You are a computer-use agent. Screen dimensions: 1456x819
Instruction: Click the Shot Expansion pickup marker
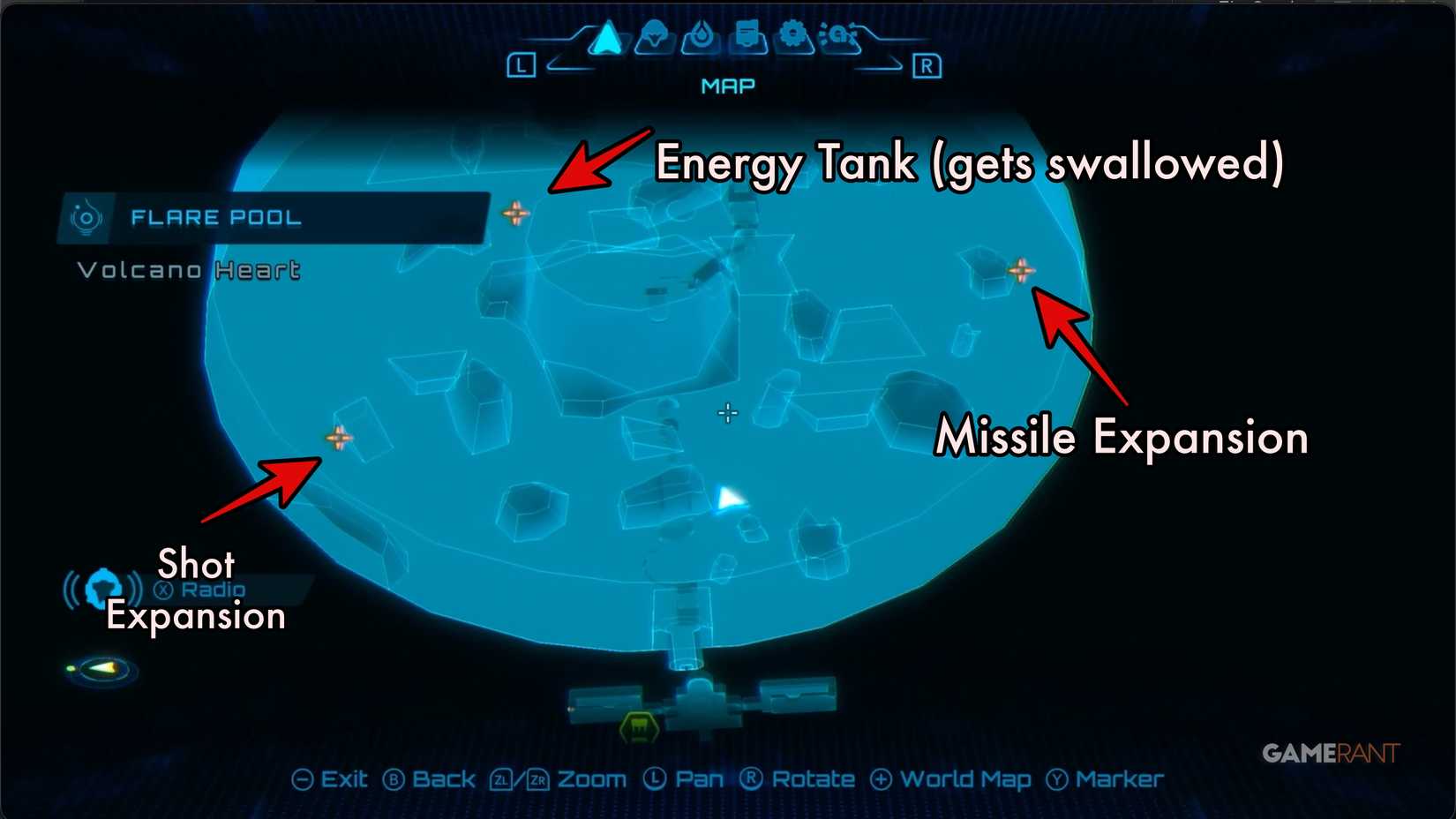[x=338, y=437]
